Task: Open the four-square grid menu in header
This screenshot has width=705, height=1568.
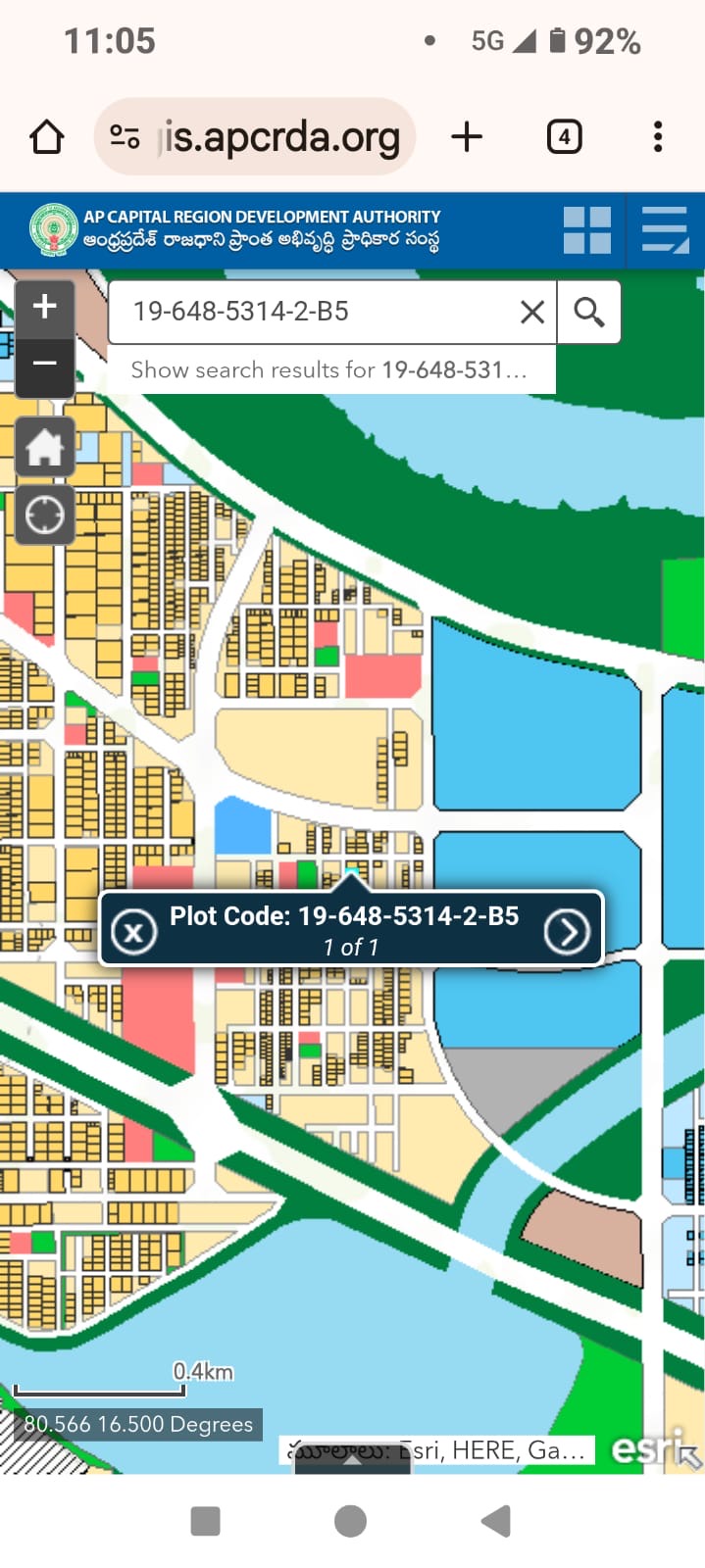Action: tap(587, 230)
